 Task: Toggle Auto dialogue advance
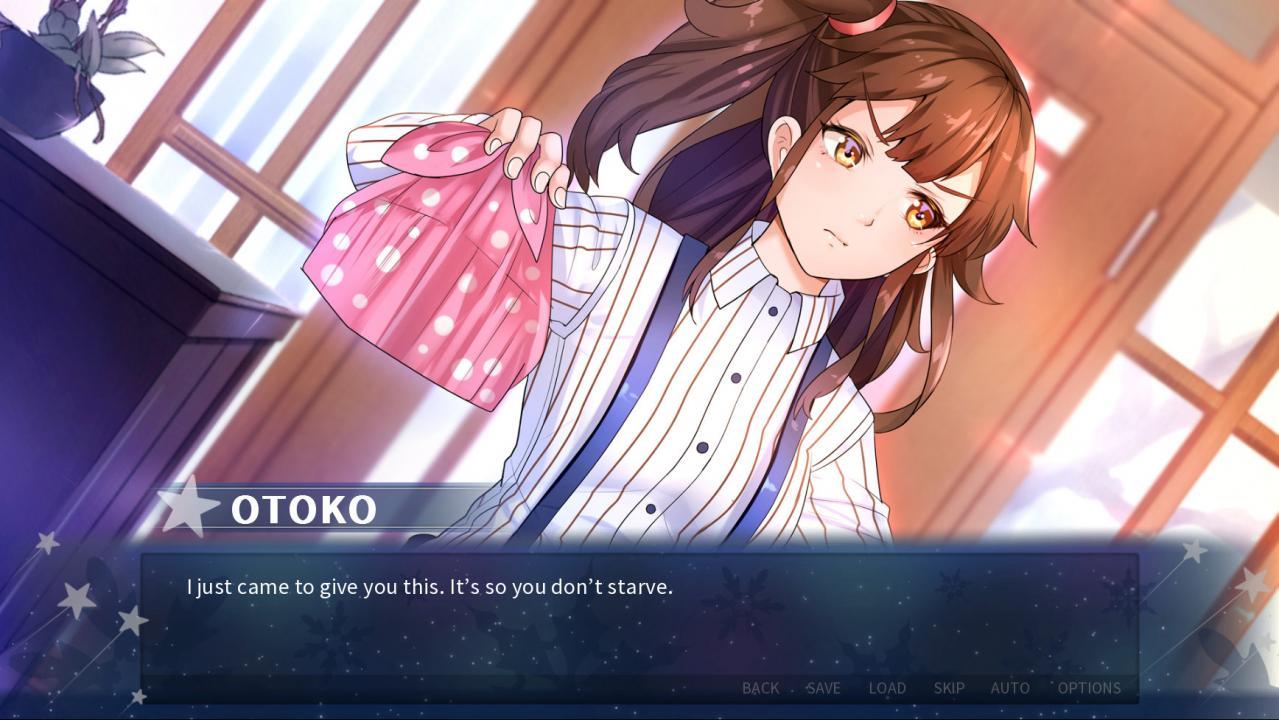point(1010,688)
